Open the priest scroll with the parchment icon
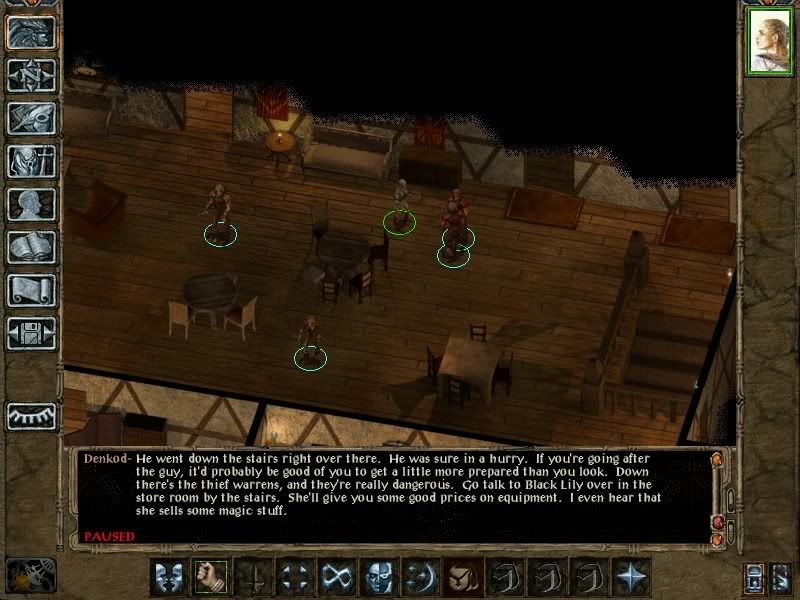The image size is (800, 600). [x=31, y=290]
